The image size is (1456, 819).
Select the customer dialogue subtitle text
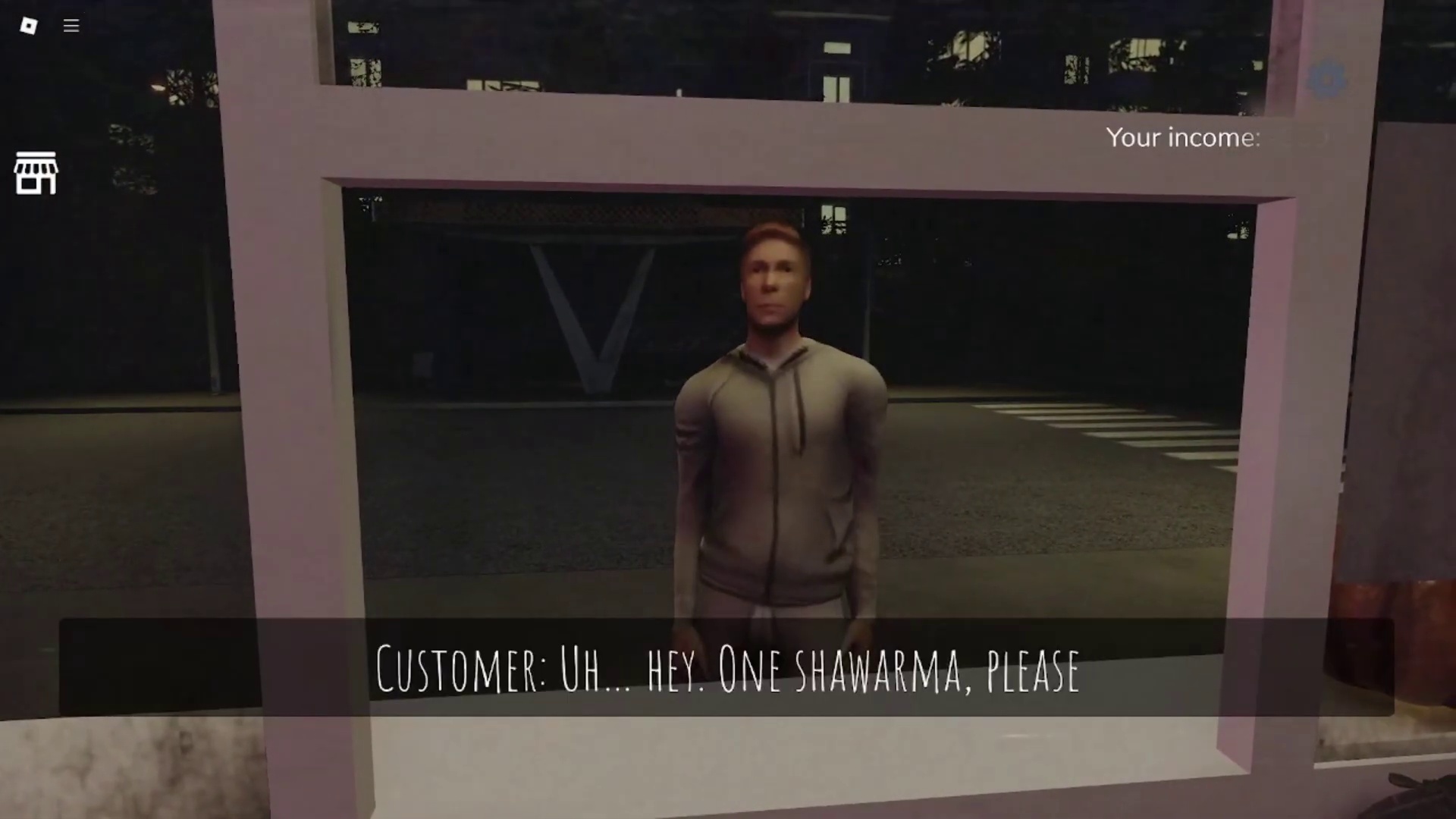(x=726, y=670)
